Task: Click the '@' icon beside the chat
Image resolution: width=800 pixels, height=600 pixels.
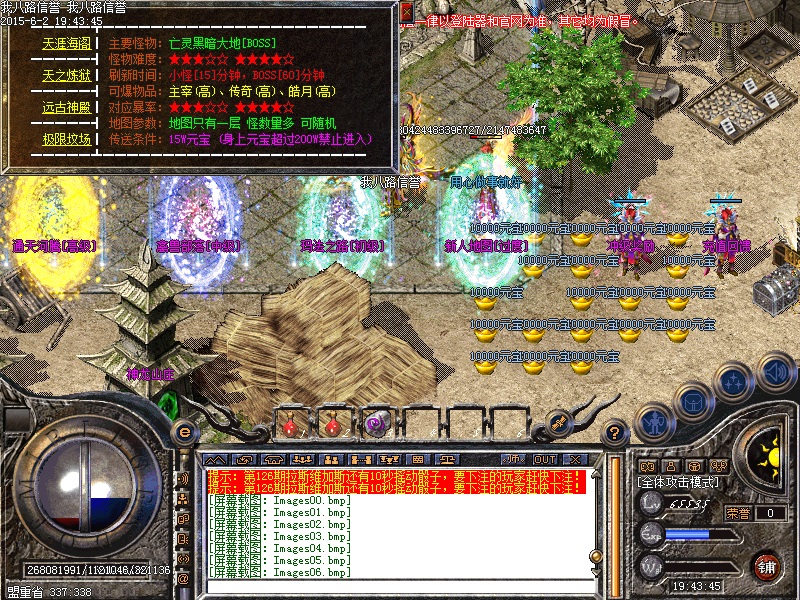Action: (183, 578)
